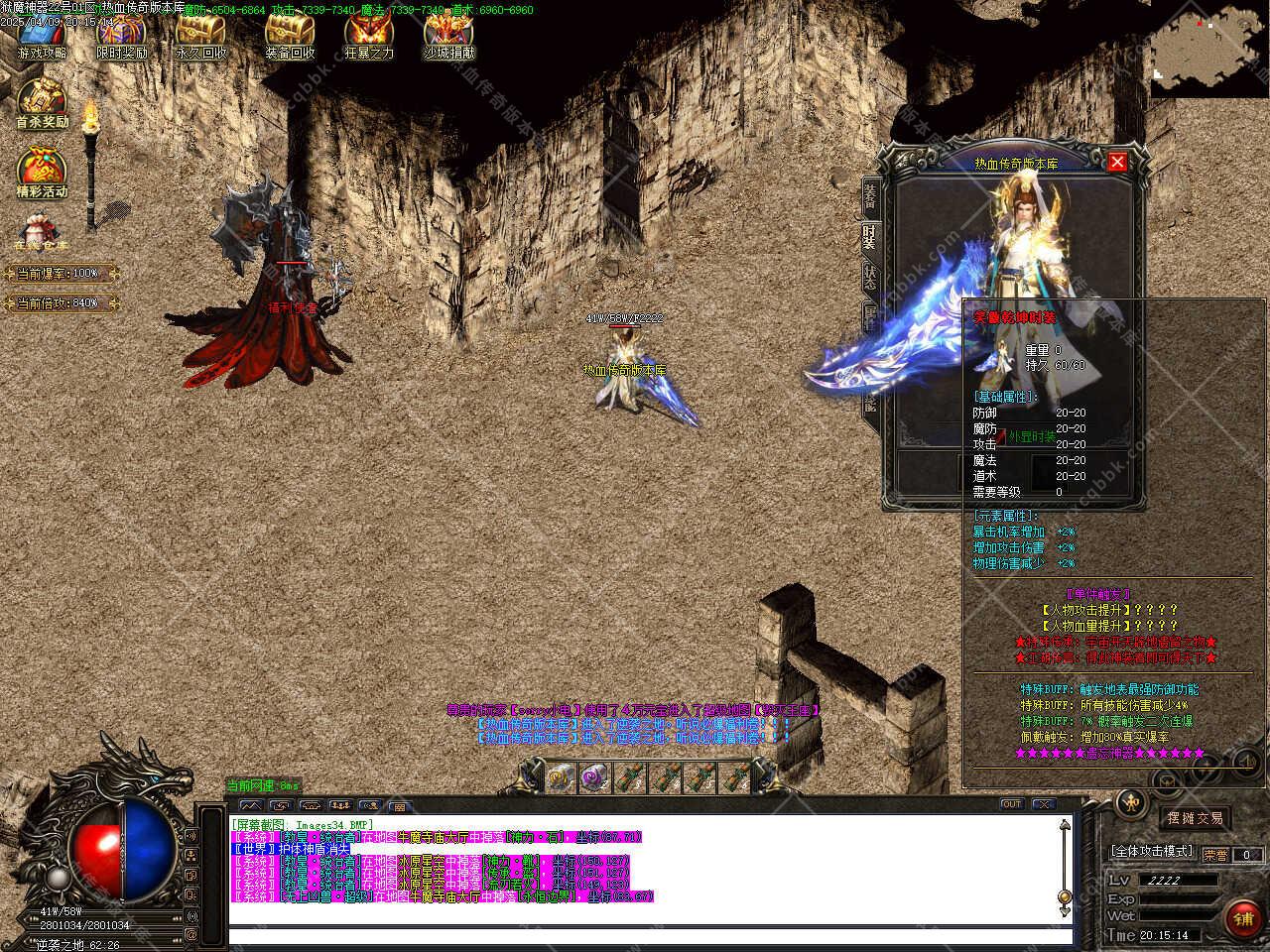Use the purple scroll in the hotbar

click(593, 777)
